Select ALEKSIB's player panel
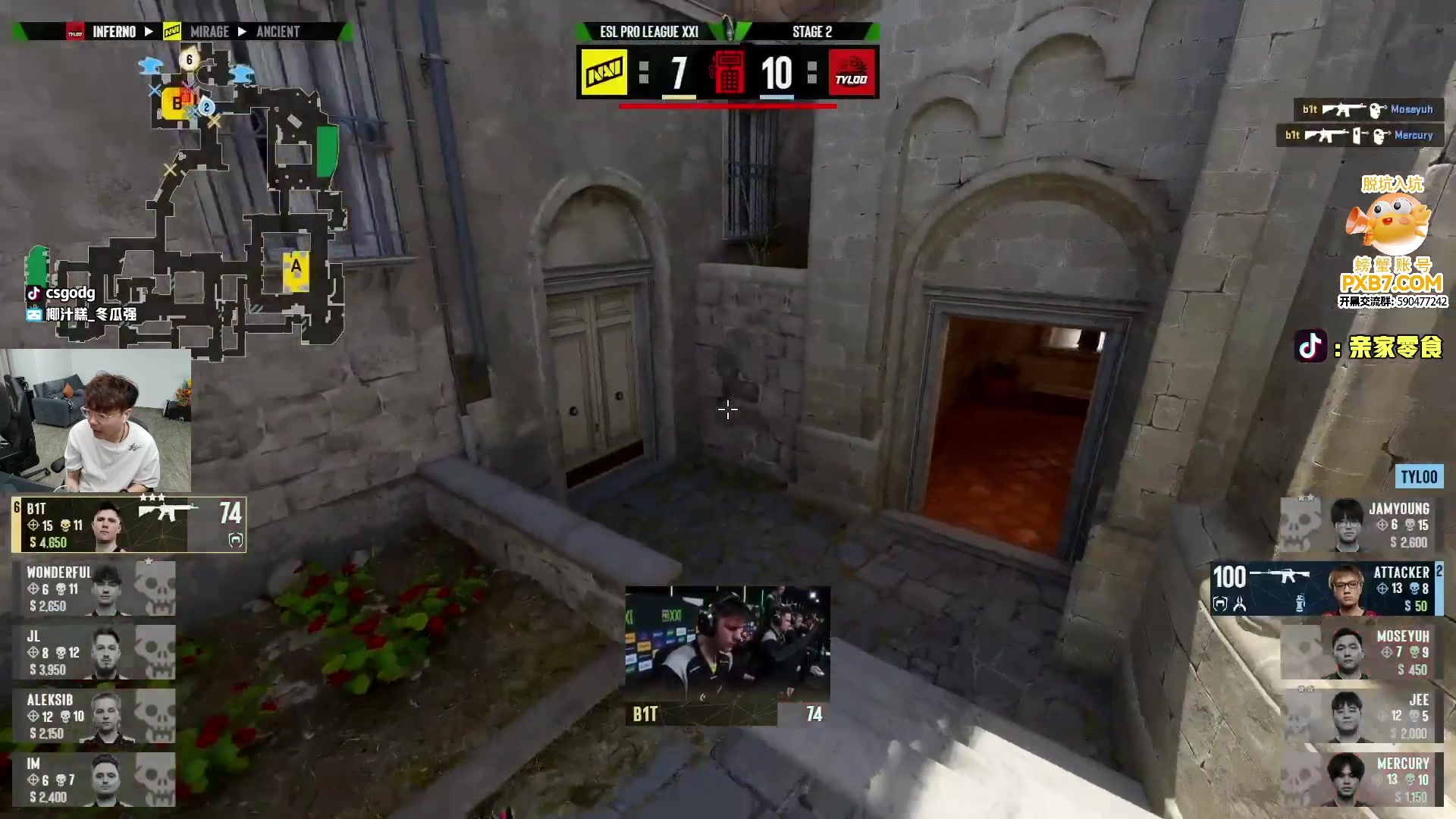 [x=94, y=716]
